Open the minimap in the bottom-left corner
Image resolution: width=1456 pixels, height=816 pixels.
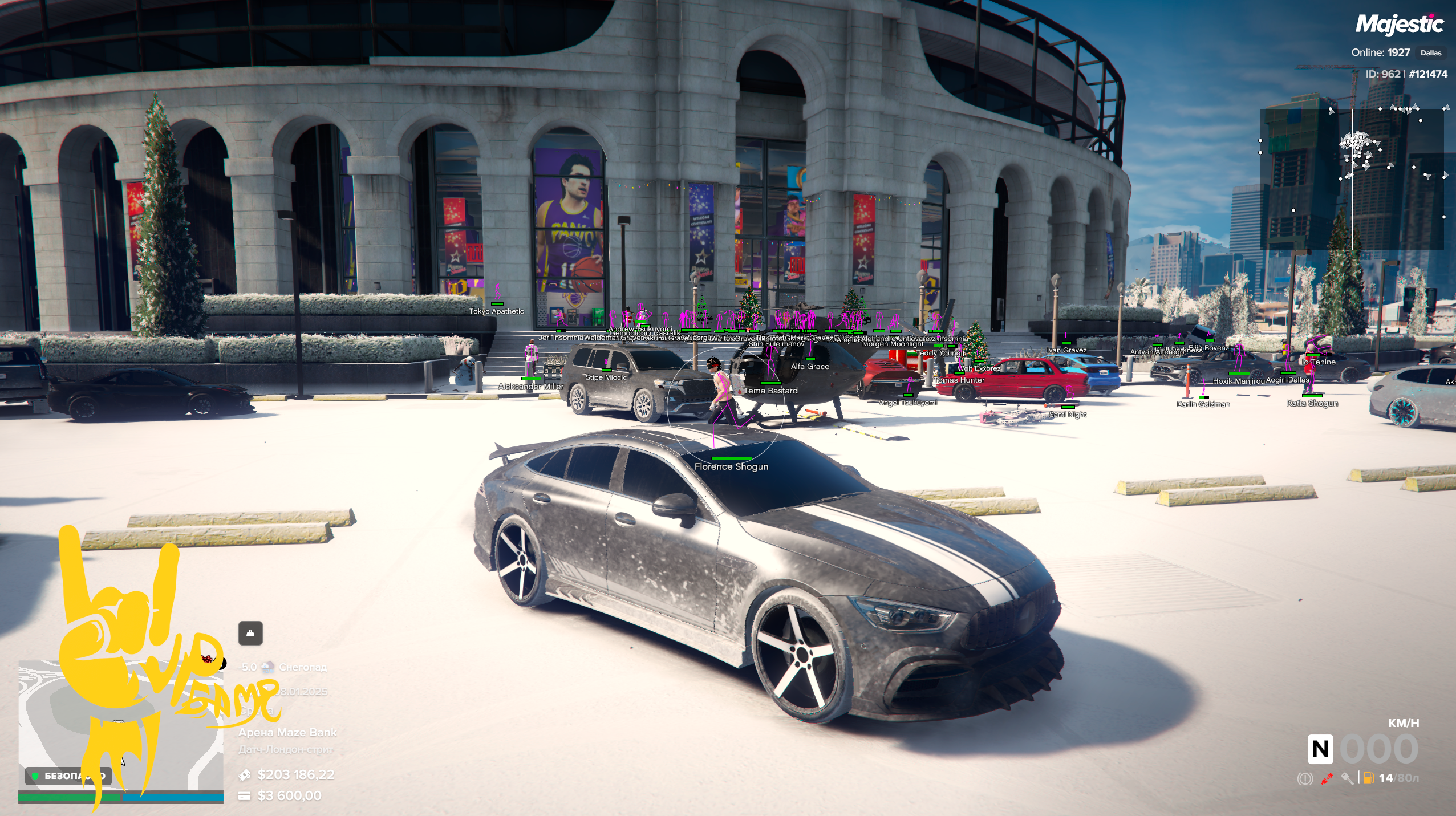tap(121, 725)
